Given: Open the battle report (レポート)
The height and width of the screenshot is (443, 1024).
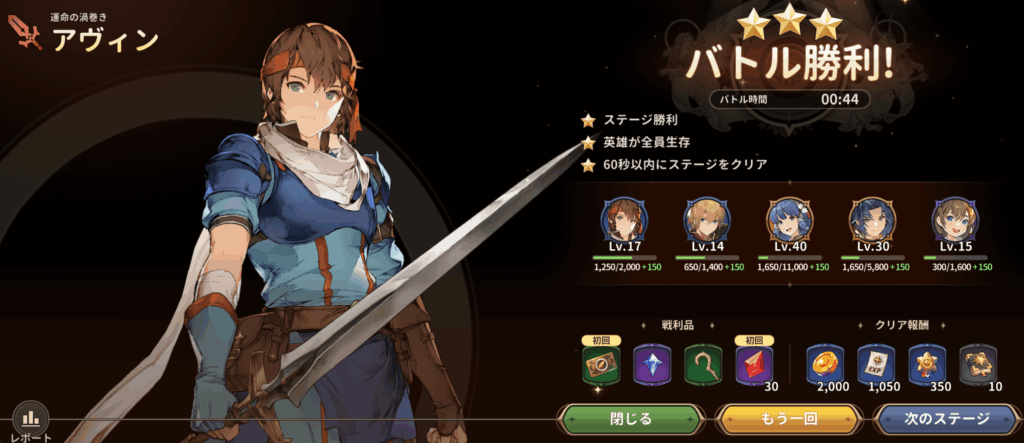Looking at the screenshot, I should click(30, 420).
